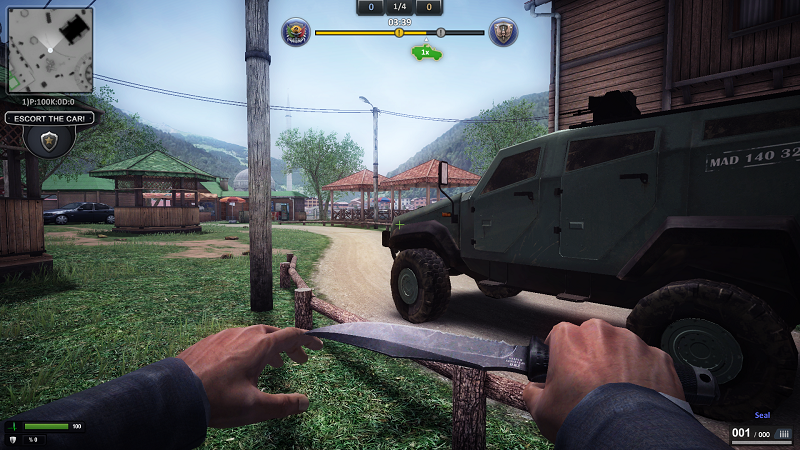
Task: Select the right team shield emblem
Action: [503, 33]
